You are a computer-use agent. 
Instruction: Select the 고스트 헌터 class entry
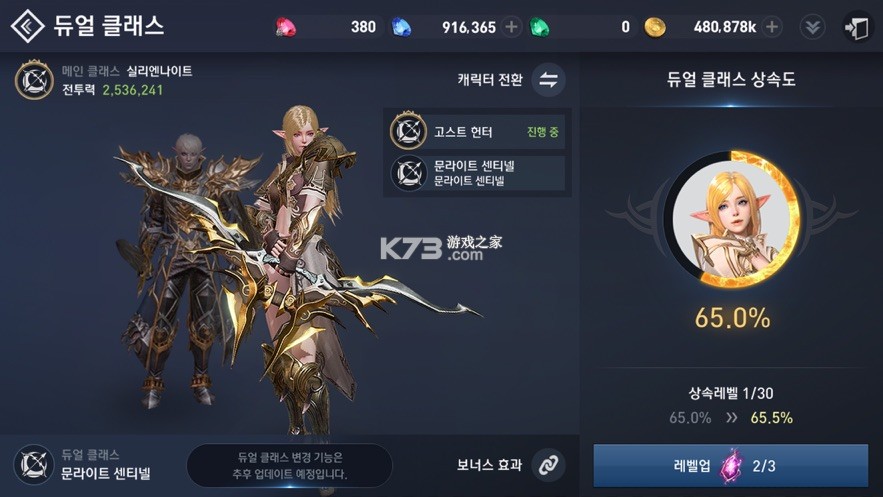click(477, 131)
